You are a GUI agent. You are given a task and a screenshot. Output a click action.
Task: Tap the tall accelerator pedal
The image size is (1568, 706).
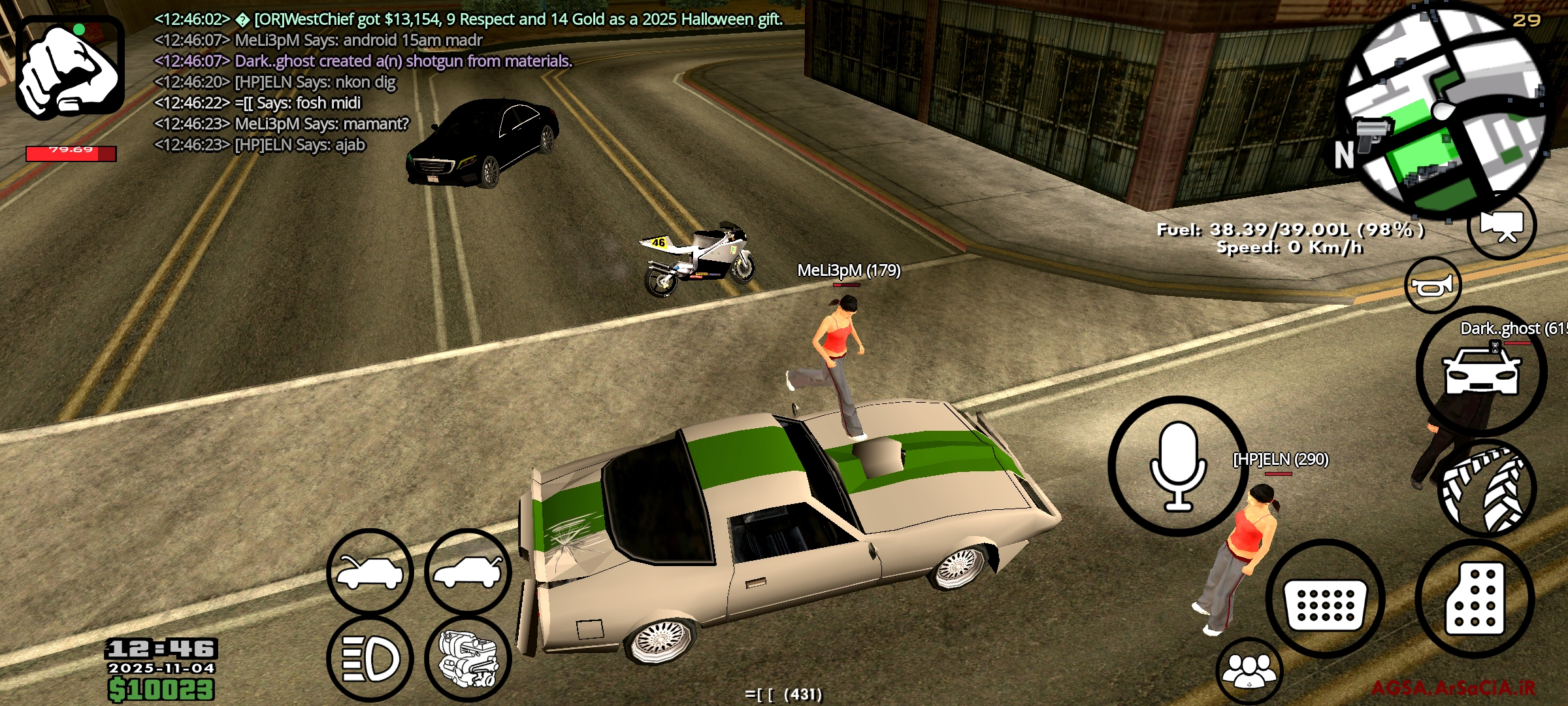1475,599
